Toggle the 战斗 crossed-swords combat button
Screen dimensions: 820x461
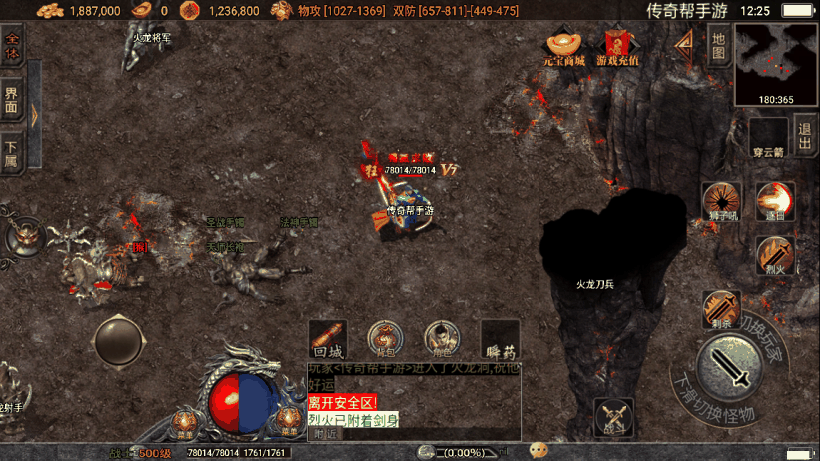613,417
